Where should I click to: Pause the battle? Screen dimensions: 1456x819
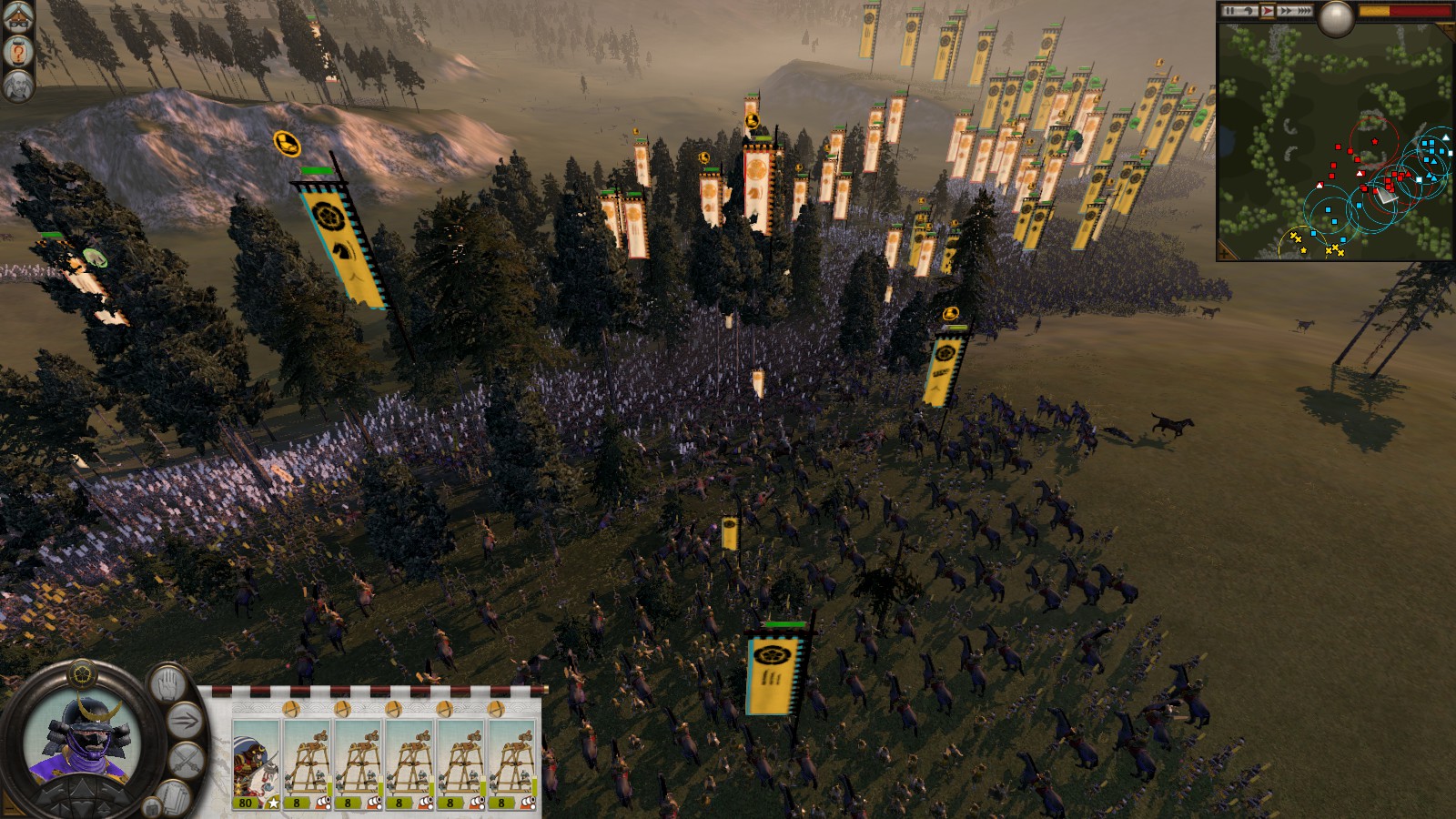tap(1231, 11)
